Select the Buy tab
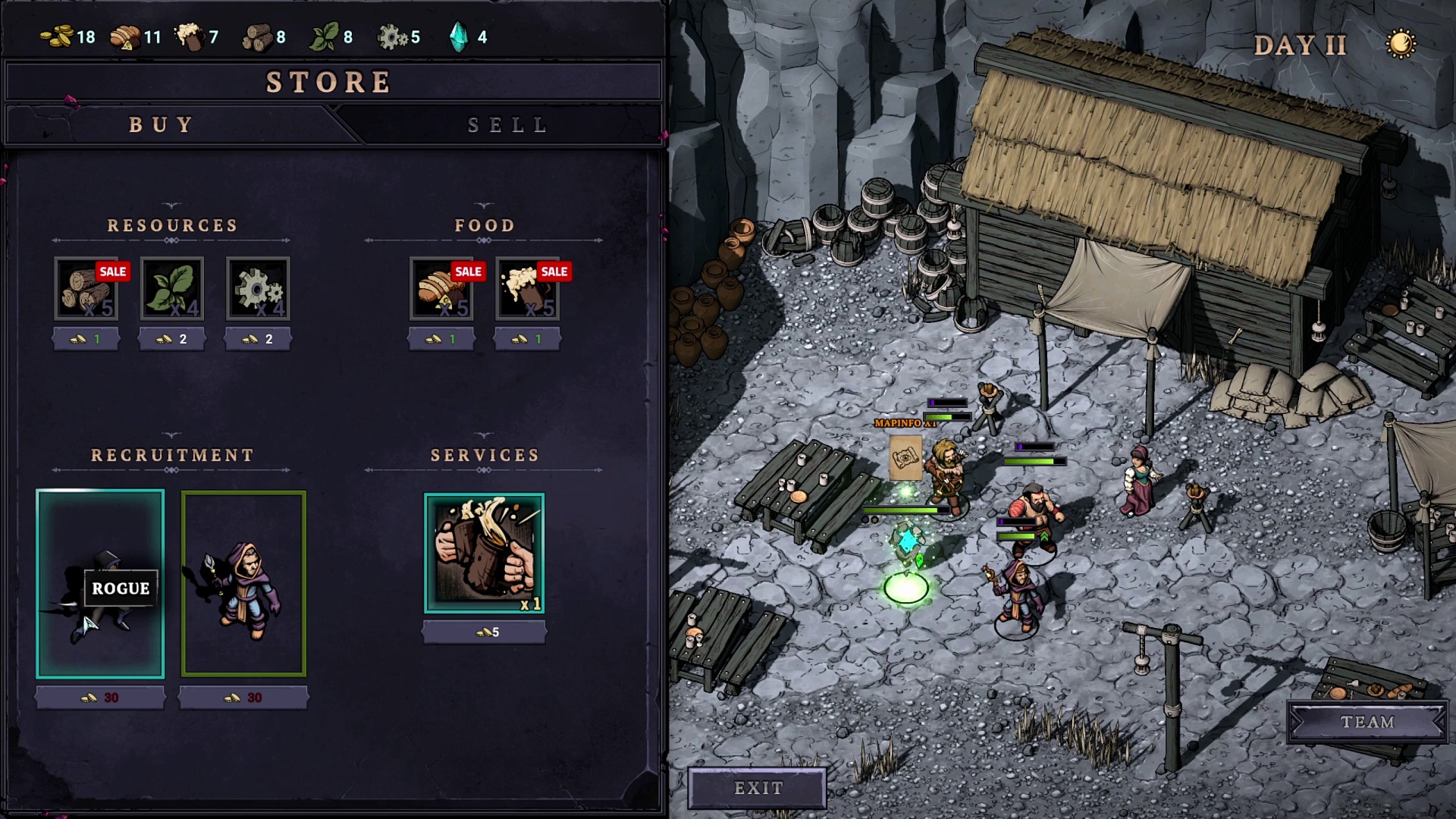 coord(162,125)
